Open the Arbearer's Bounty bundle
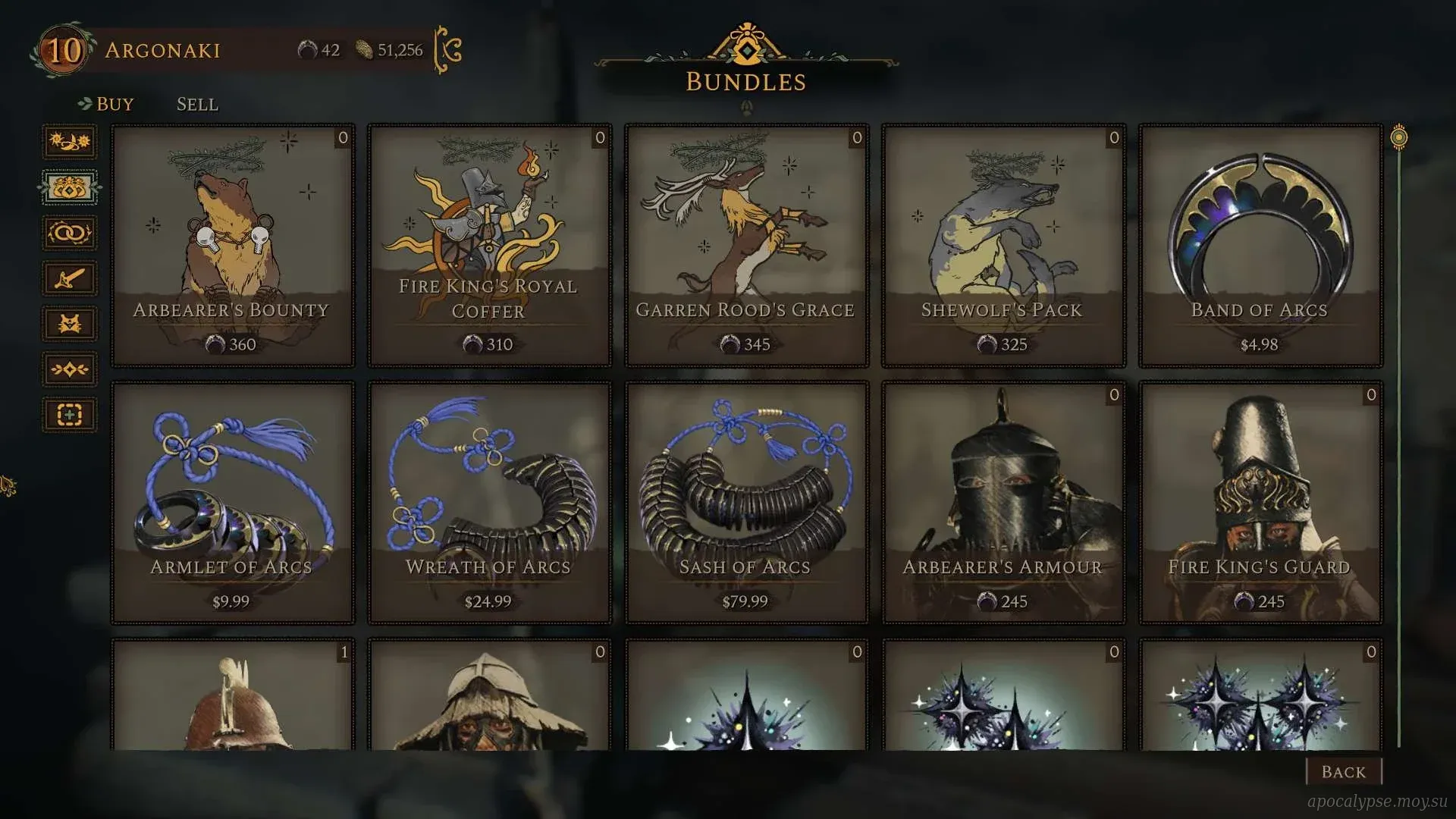The image size is (1456, 819). [x=232, y=246]
